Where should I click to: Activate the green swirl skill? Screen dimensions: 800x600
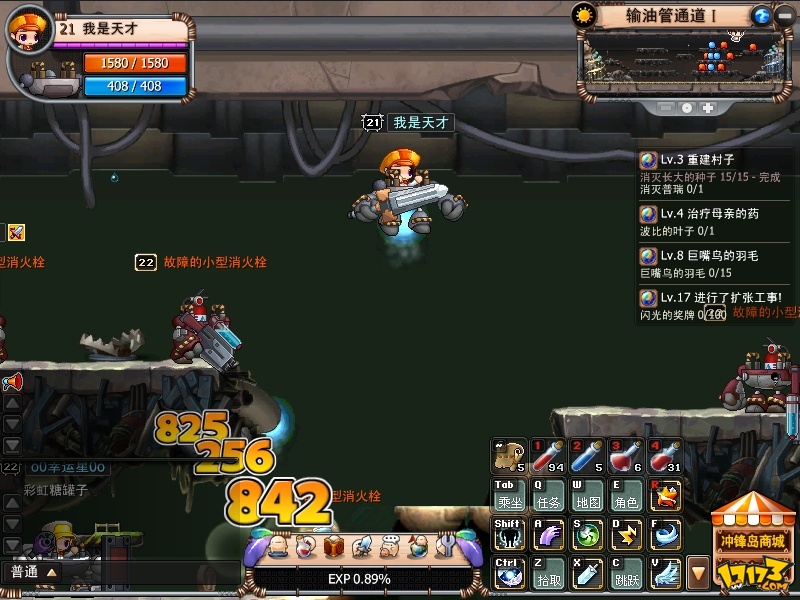tap(586, 533)
